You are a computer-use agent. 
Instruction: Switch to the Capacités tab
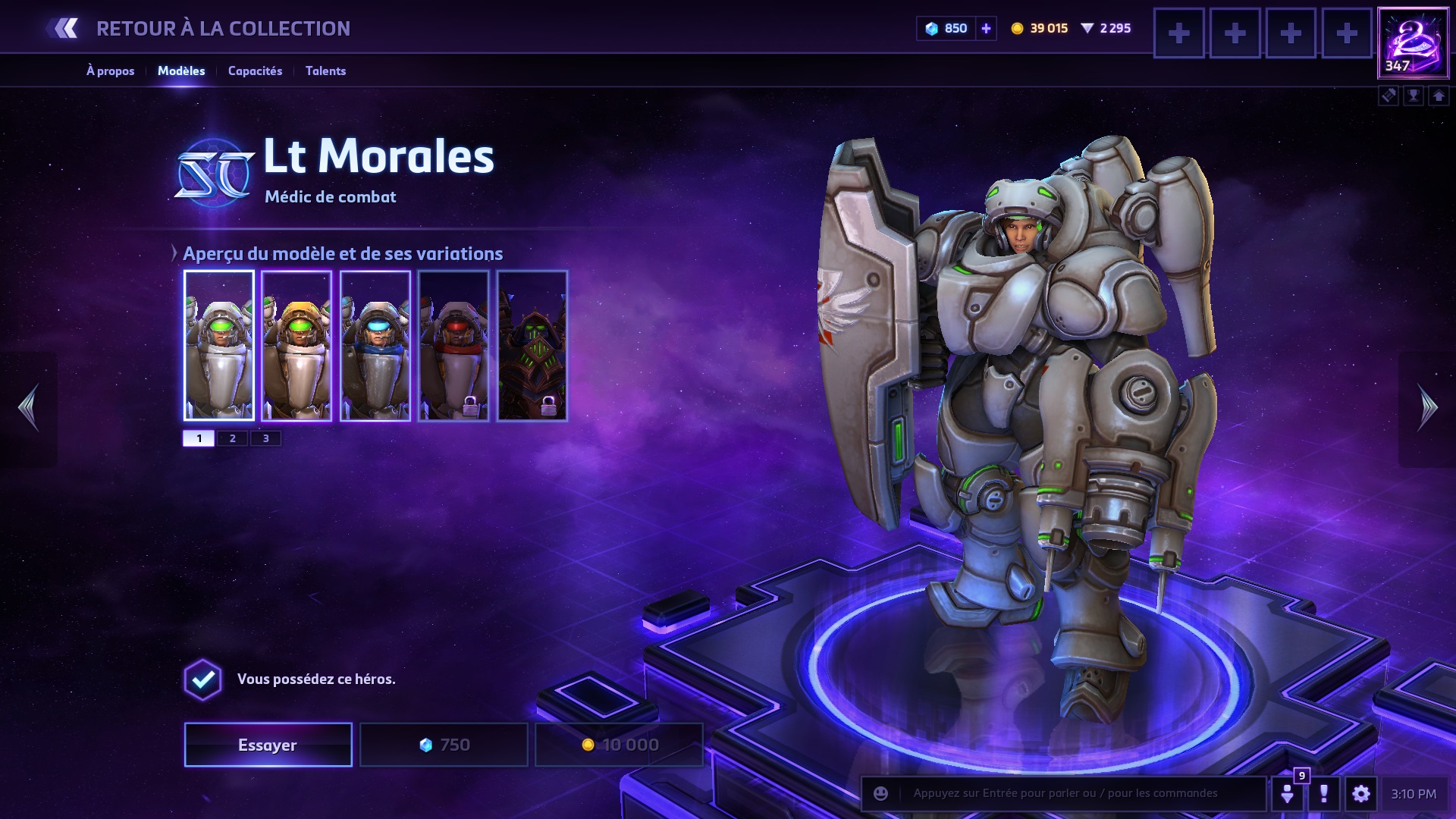click(255, 71)
